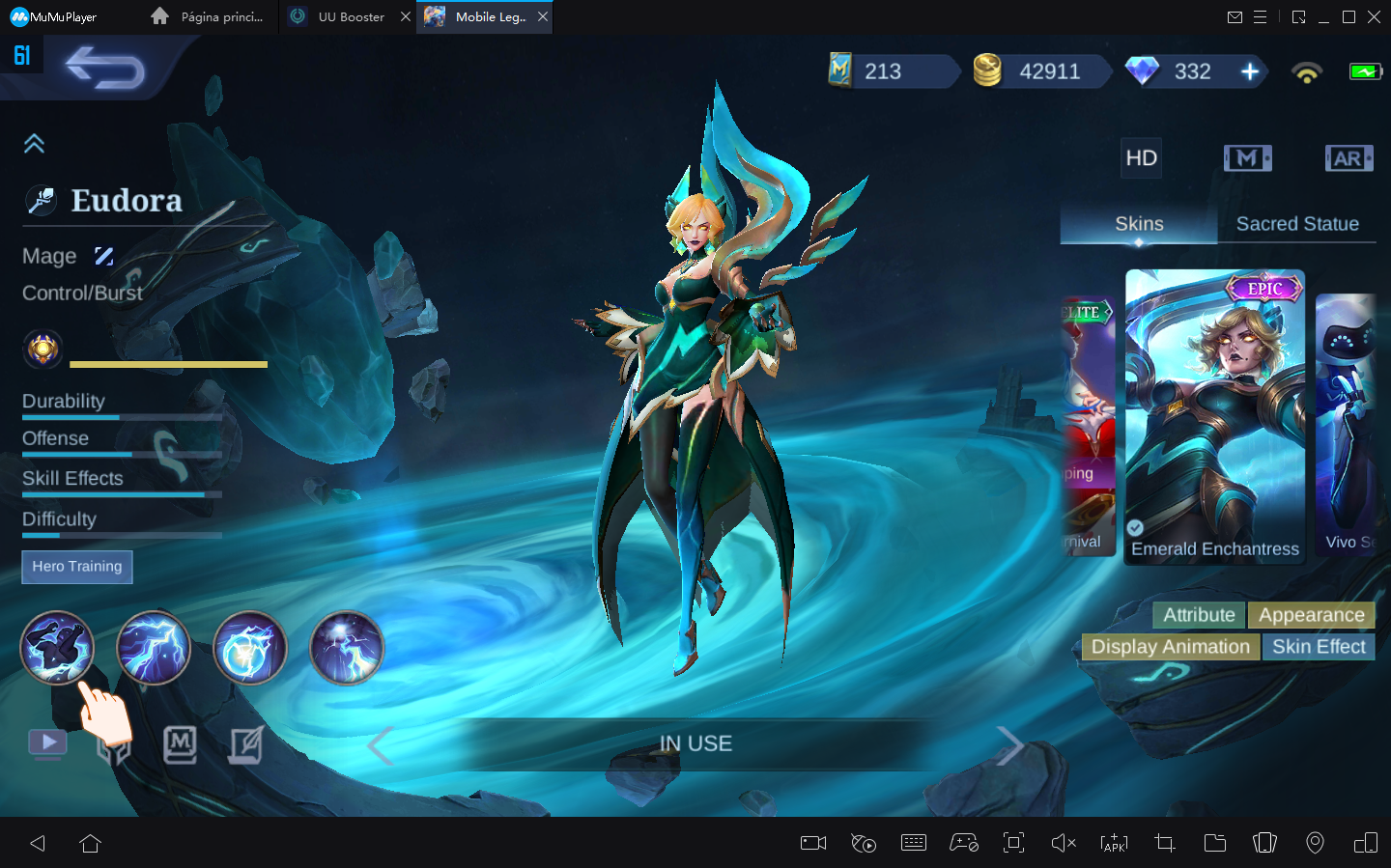Mute the emulator volume
This screenshot has width=1391, height=868.
pyautogui.click(x=1064, y=843)
